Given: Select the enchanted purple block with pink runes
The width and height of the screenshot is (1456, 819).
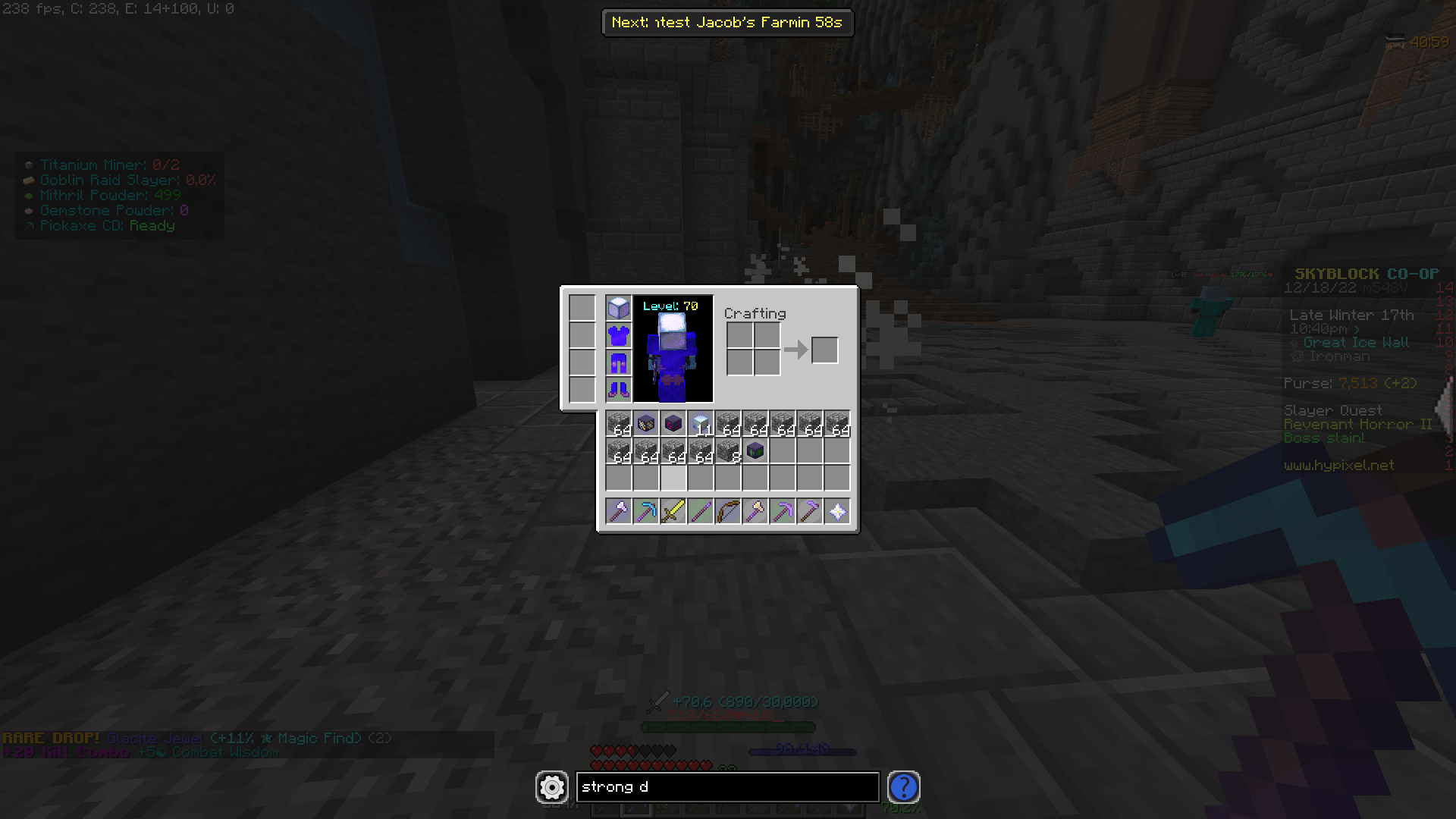Looking at the screenshot, I should (x=673, y=423).
